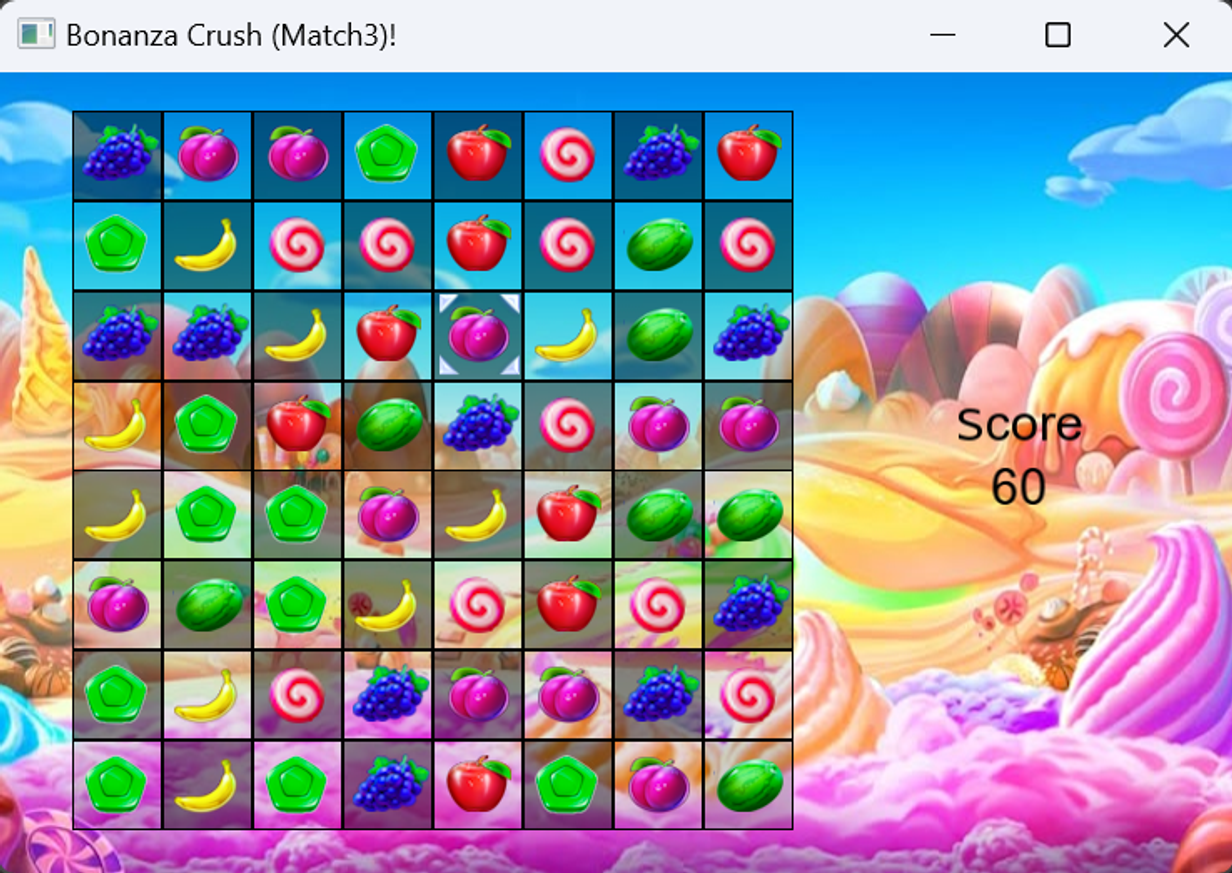Pick the grapes tile below the highlighted plum
Screen dimensions: 1232x873
(x=478, y=425)
